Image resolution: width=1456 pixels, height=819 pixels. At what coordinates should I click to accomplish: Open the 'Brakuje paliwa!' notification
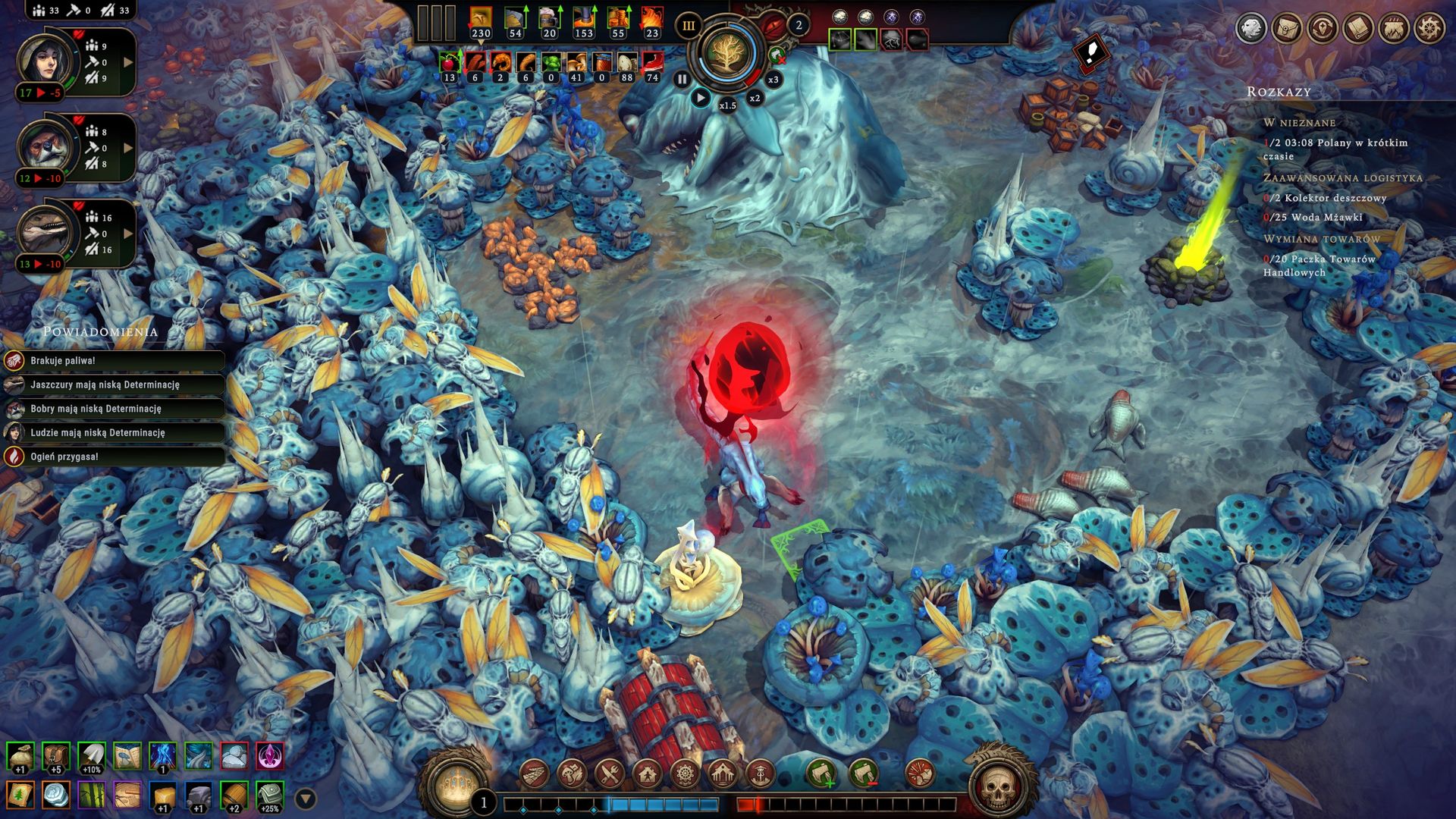[114, 361]
